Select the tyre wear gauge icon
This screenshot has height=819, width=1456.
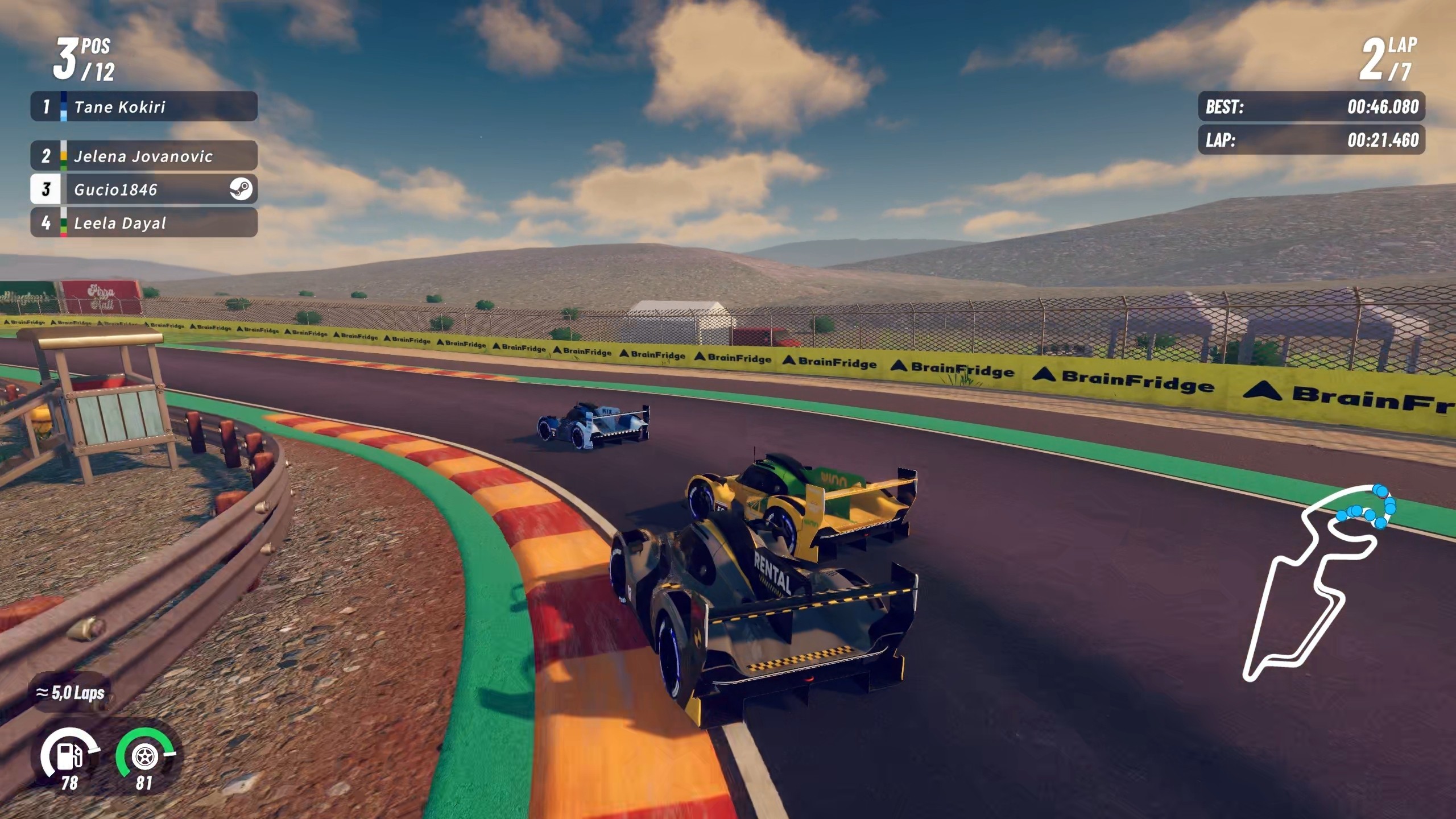(144, 756)
